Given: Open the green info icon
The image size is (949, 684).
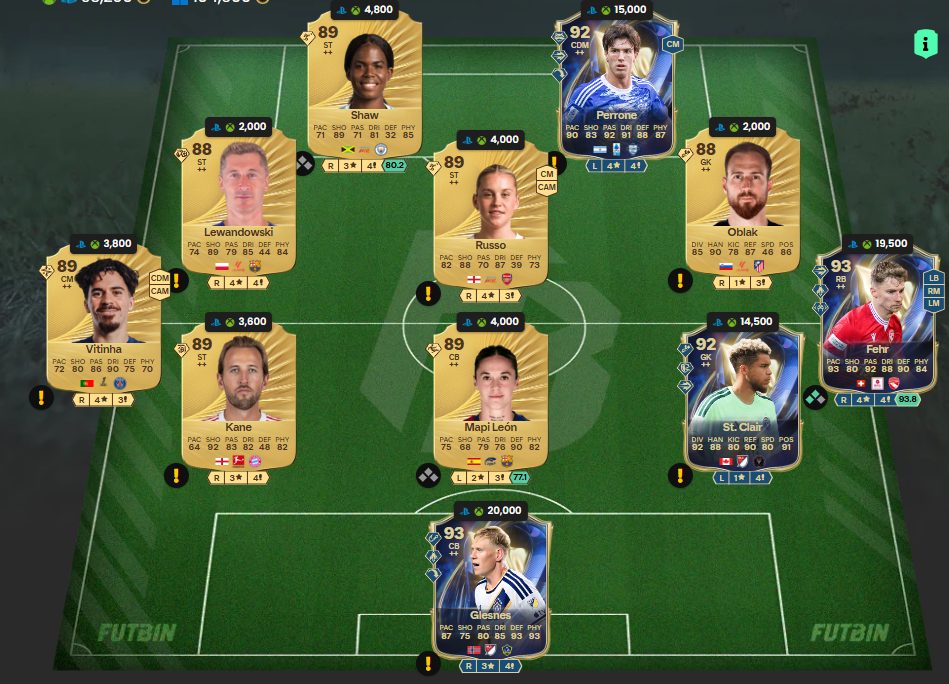Looking at the screenshot, I should 925,43.
